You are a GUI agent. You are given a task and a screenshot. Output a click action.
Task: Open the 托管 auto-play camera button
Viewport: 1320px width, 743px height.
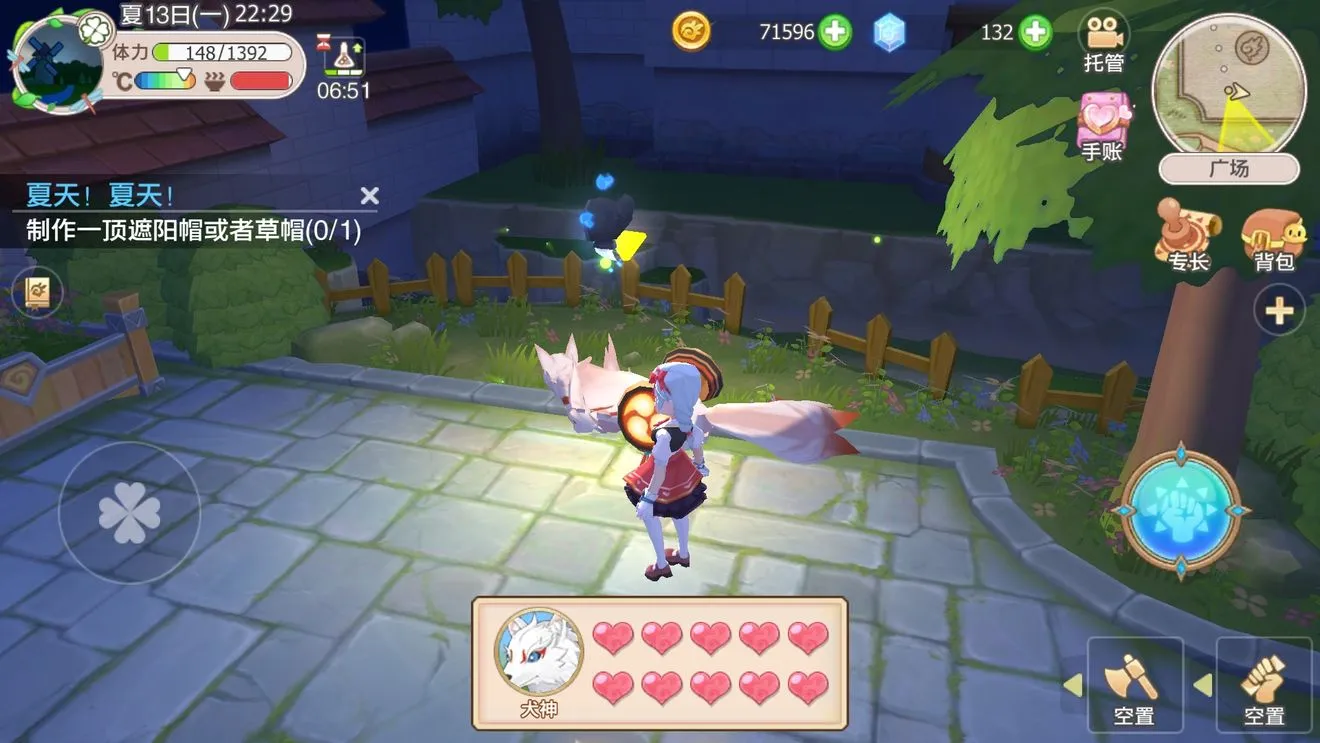(x=1104, y=42)
